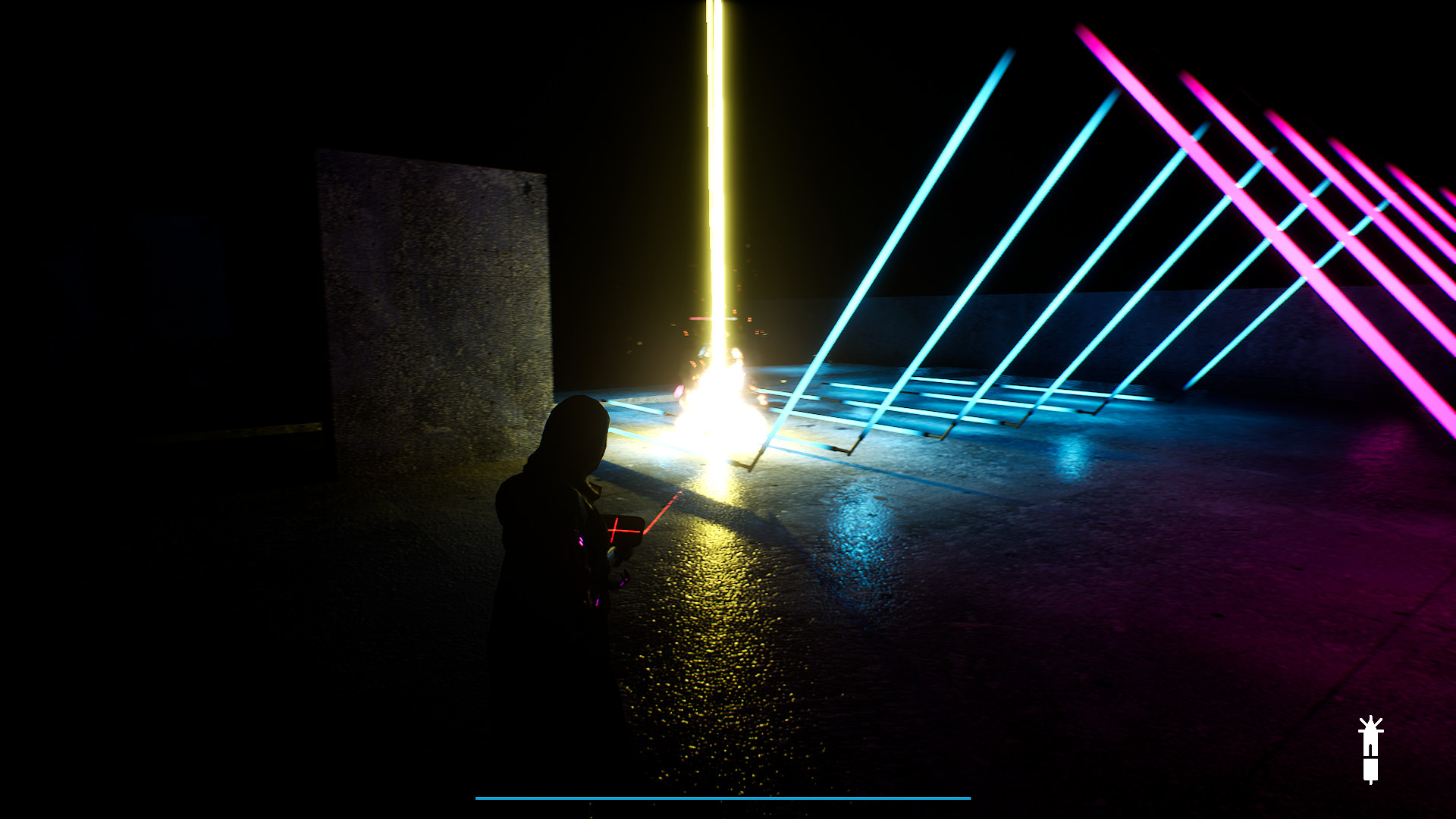The height and width of the screenshot is (819, 1456).
Task: Click the bottom-right inventory item icon
Action: coord(1370,751)
